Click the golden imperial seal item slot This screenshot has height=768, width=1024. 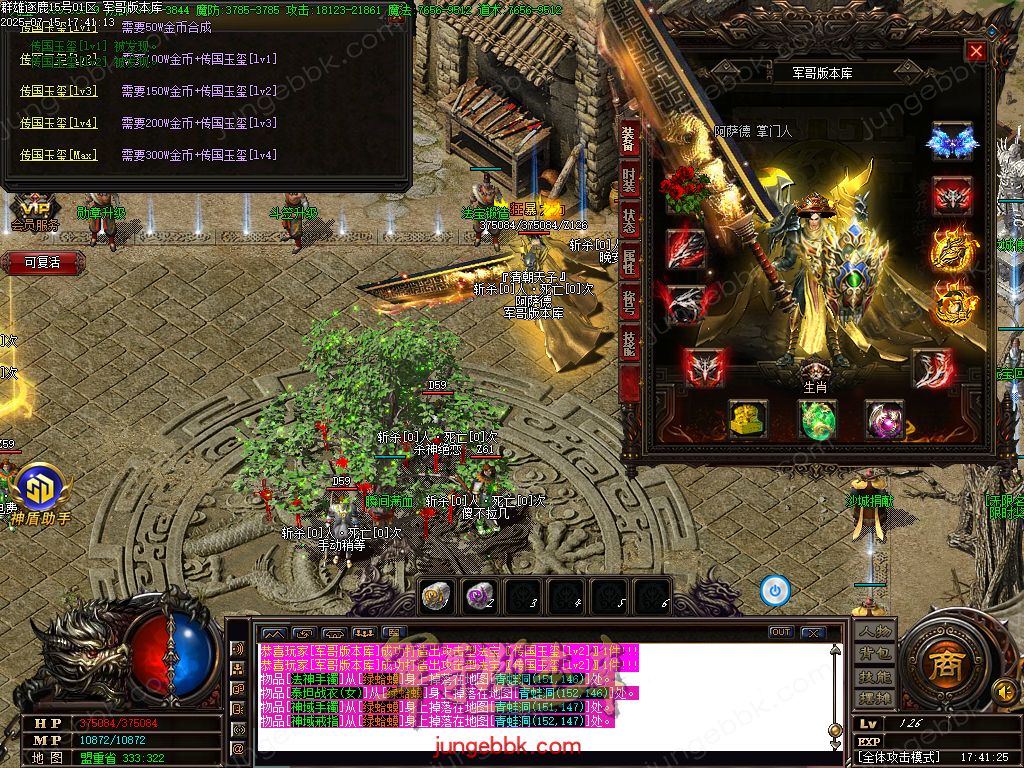coord(747,420)
